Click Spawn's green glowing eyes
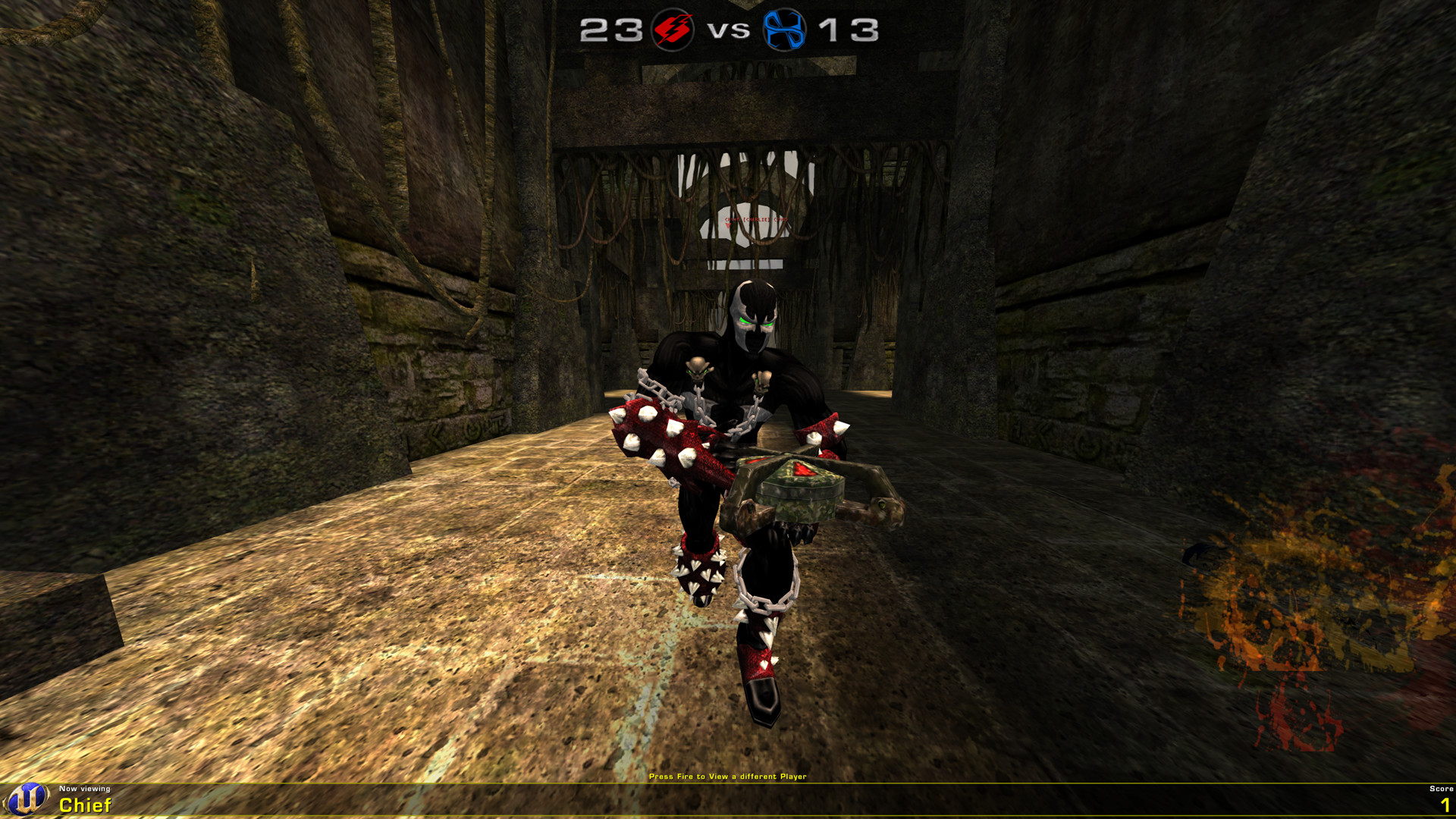1456x819 pixels. coord(758,322)
